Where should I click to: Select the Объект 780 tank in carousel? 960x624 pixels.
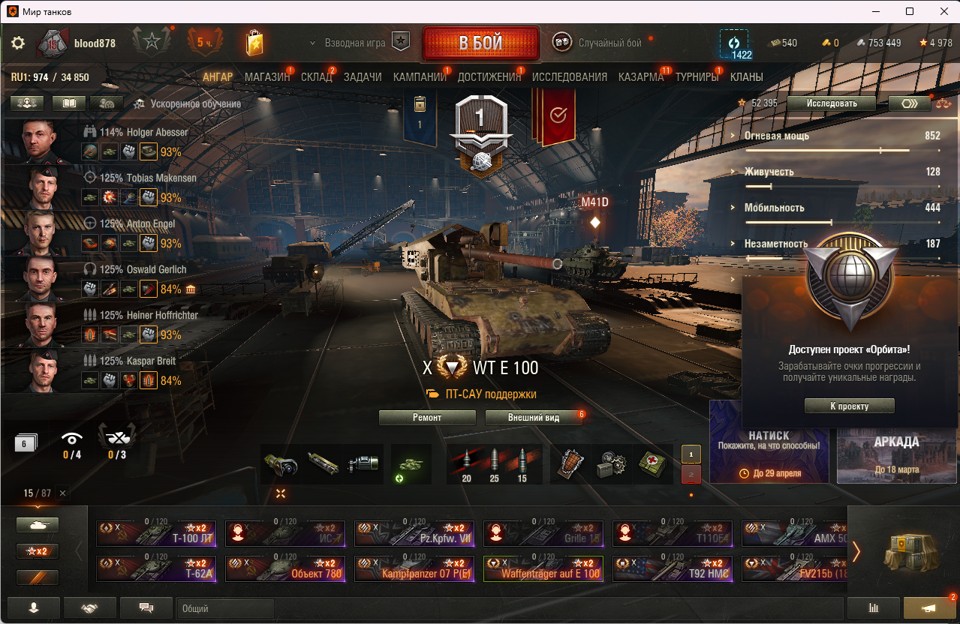pos(285,568)
